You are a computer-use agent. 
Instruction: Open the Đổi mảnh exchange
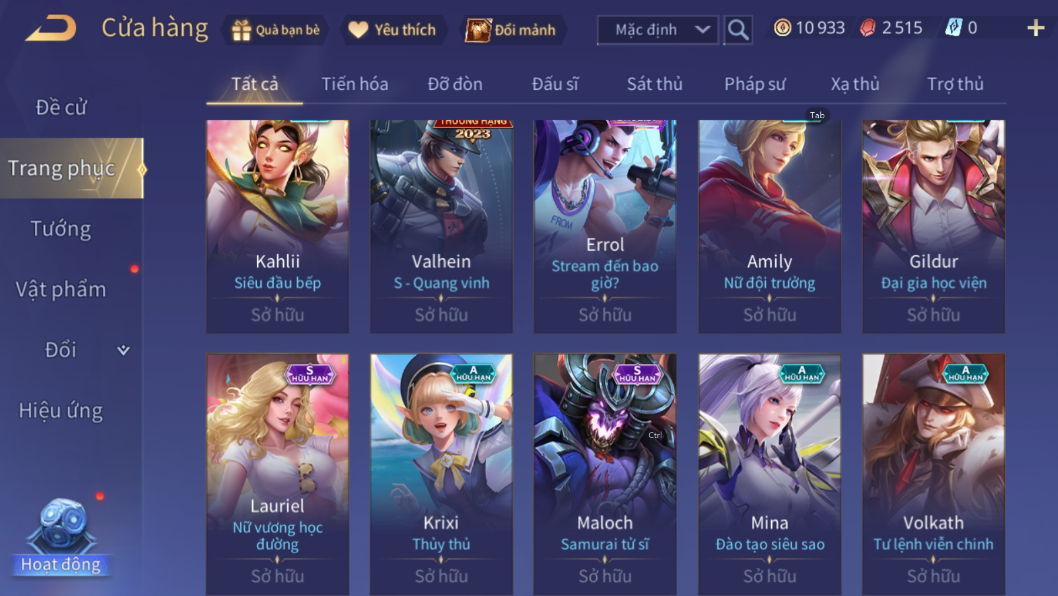point(511,30)
